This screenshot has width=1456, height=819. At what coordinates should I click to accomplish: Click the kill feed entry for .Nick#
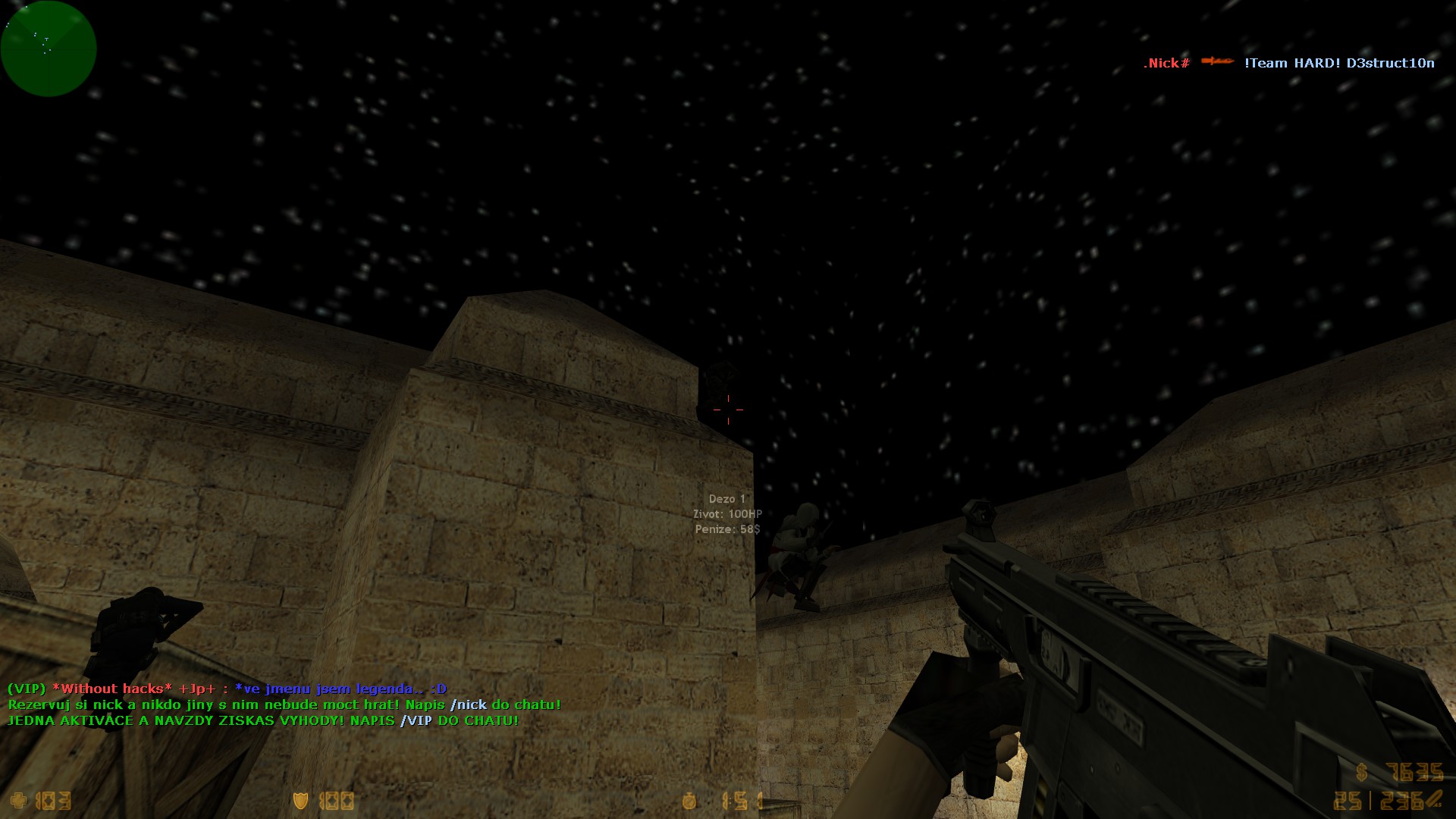[x=1288, y=63]
